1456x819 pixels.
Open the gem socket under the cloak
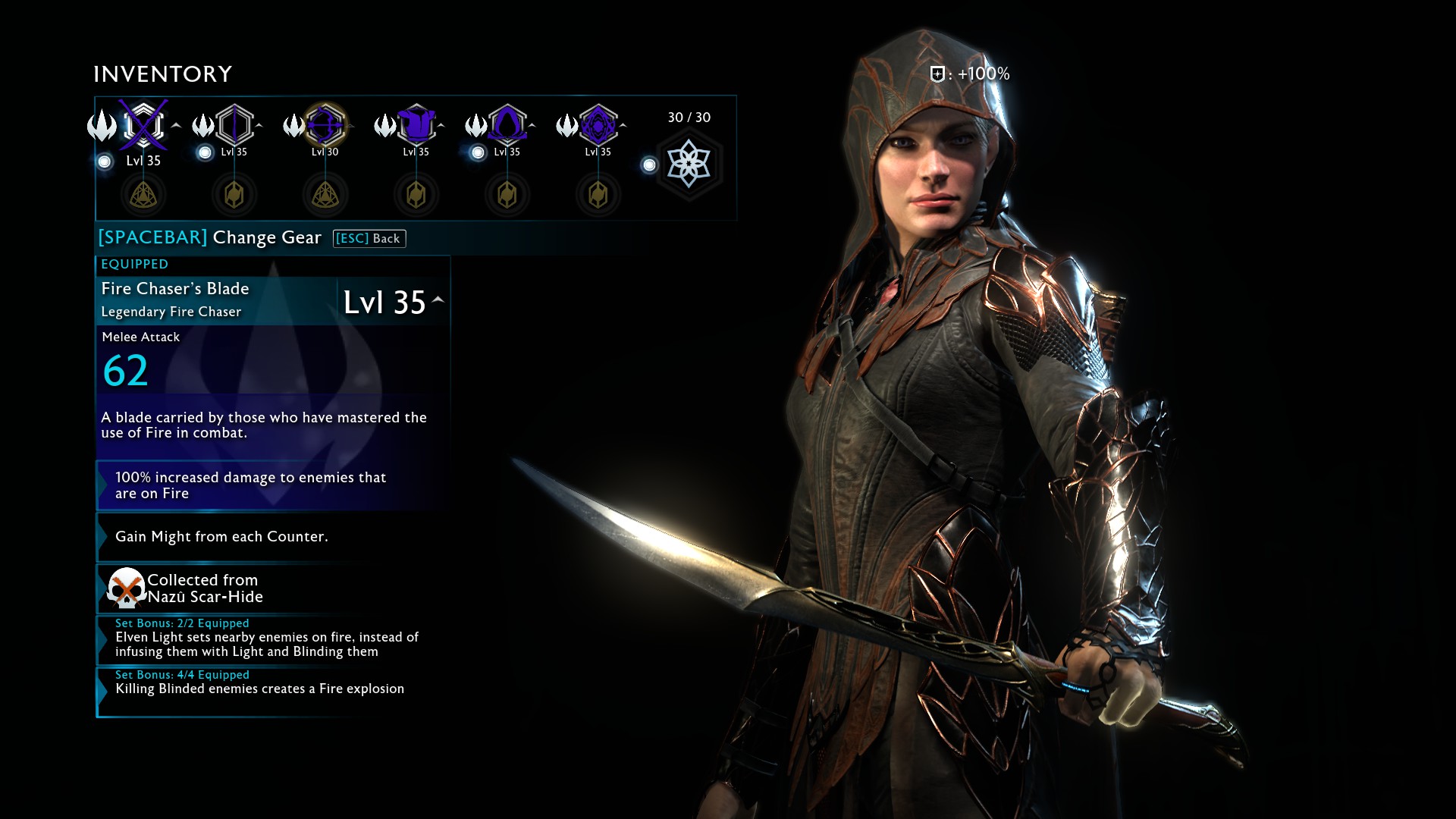pos(507,195)
